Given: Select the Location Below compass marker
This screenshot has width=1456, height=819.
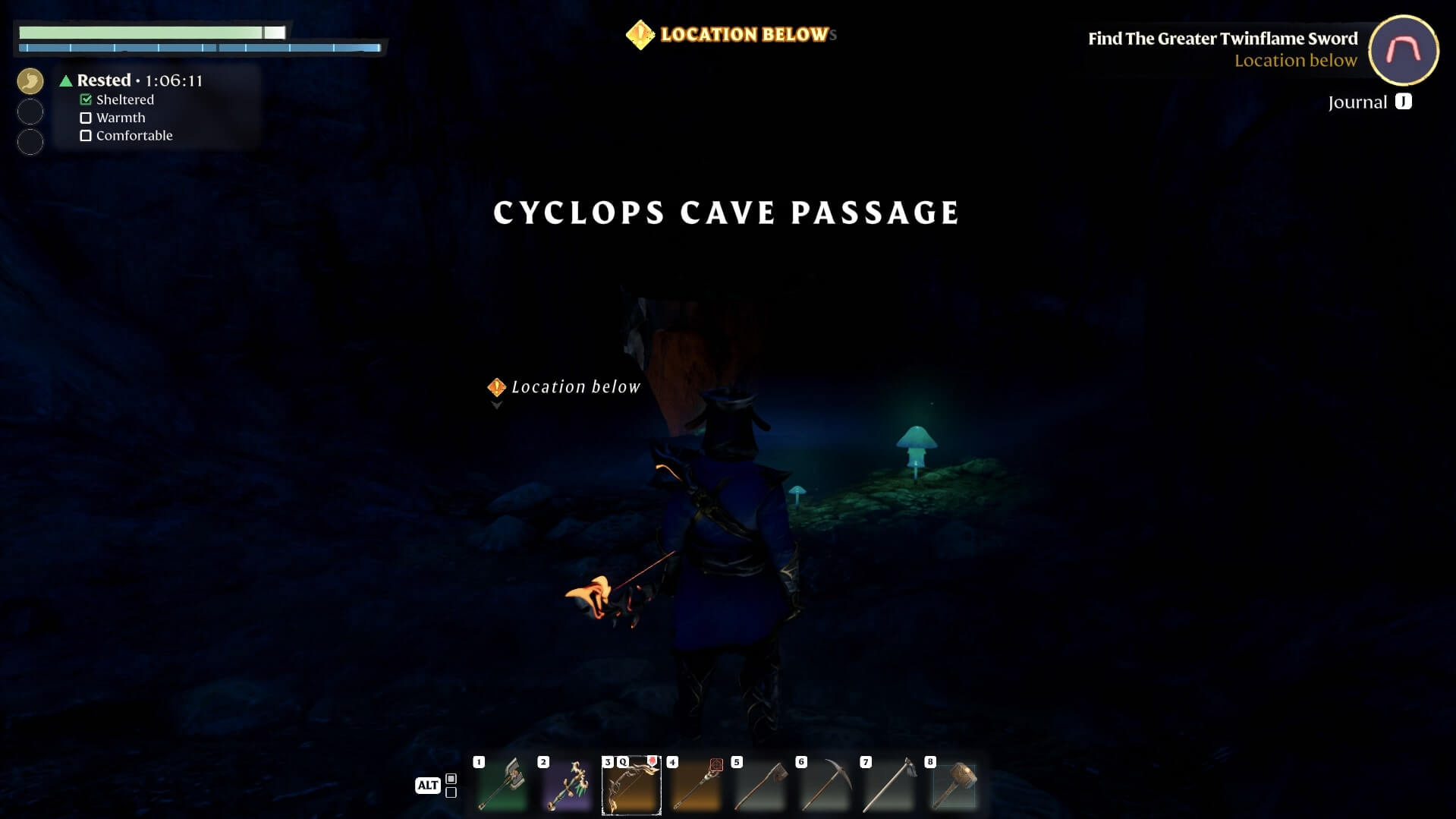Looking at the screenshot, I should tap(640, 35).
